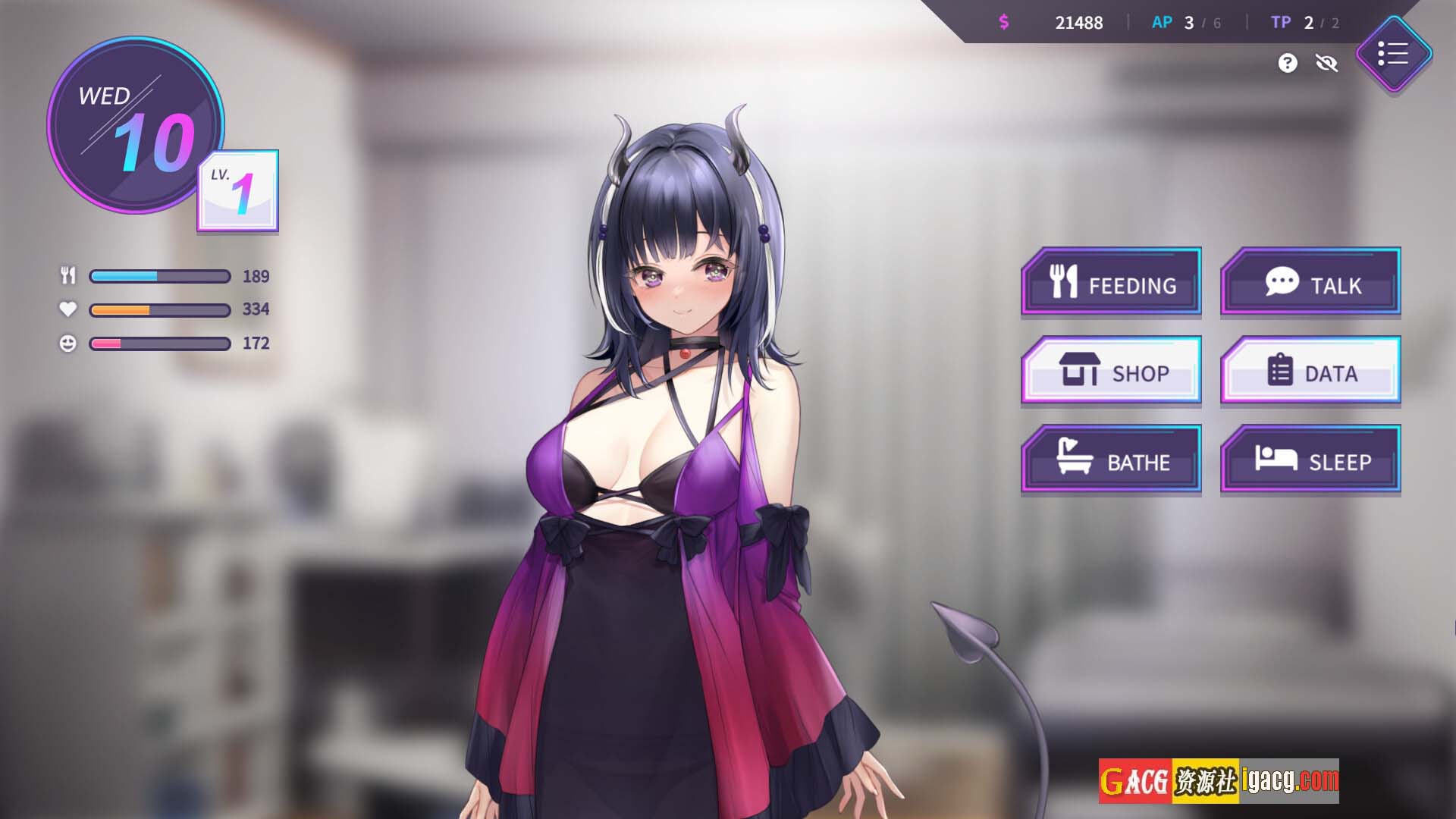View the Data screen

point(1310,371)
